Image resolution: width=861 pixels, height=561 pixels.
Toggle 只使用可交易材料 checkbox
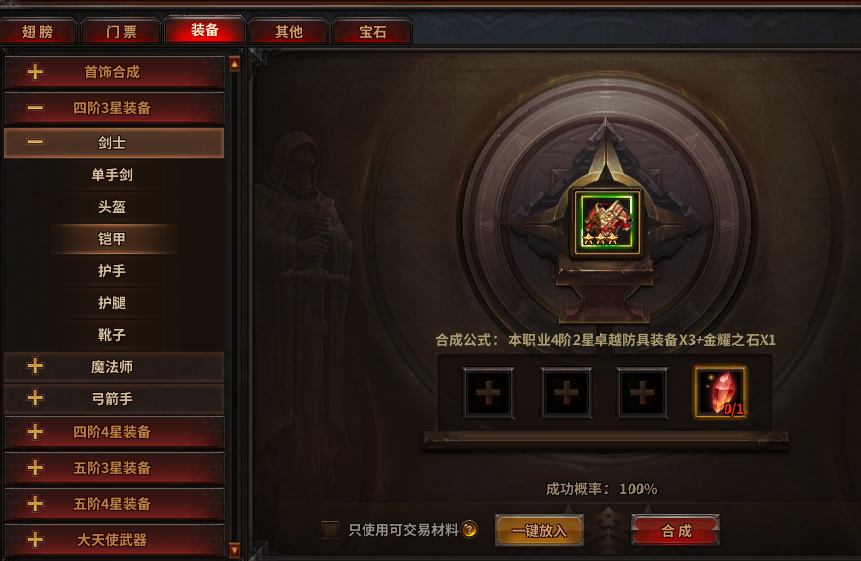[x=330, y=530]
